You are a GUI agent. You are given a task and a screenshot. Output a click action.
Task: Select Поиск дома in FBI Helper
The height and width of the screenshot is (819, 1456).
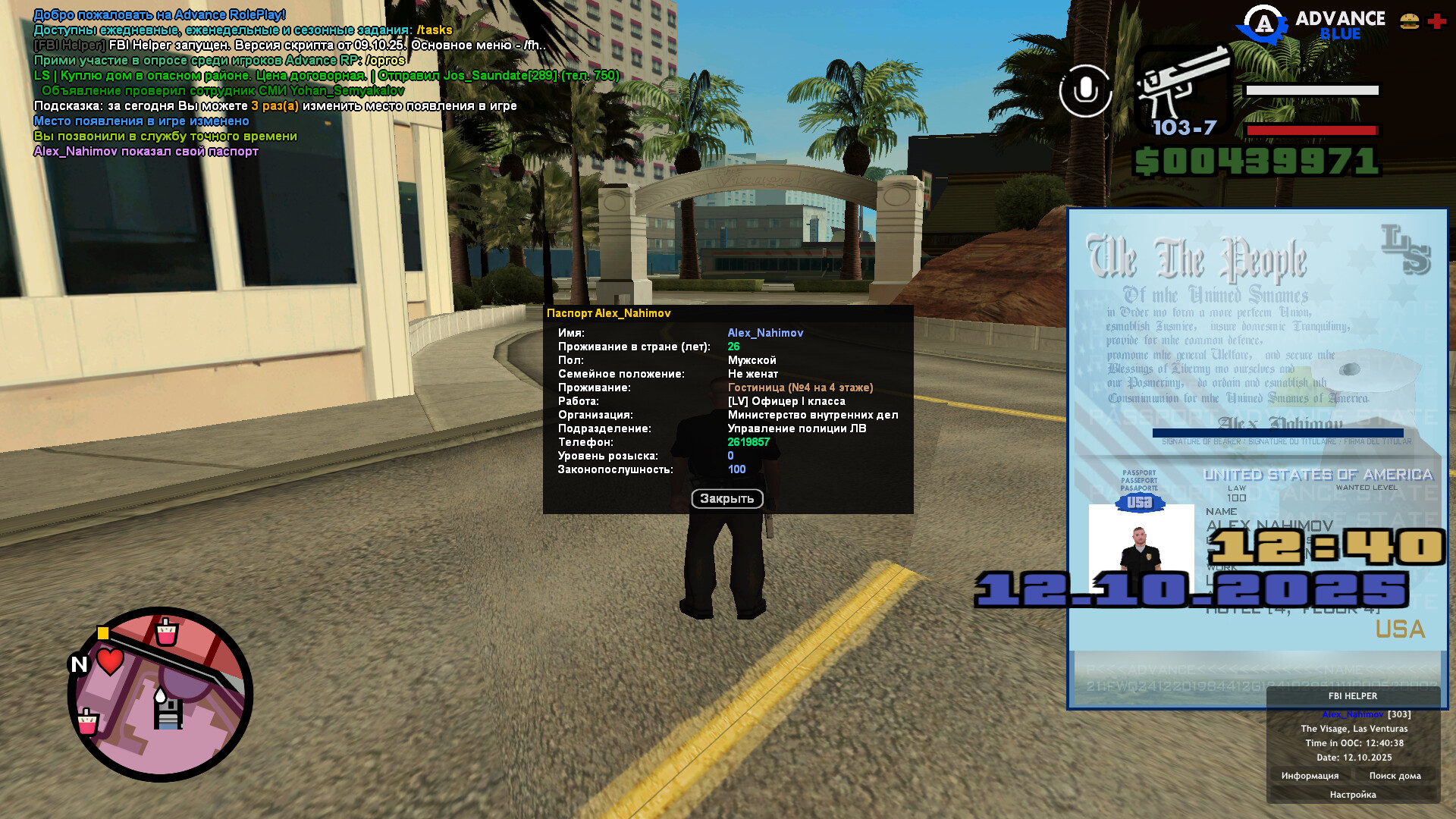pos(1395,776)
